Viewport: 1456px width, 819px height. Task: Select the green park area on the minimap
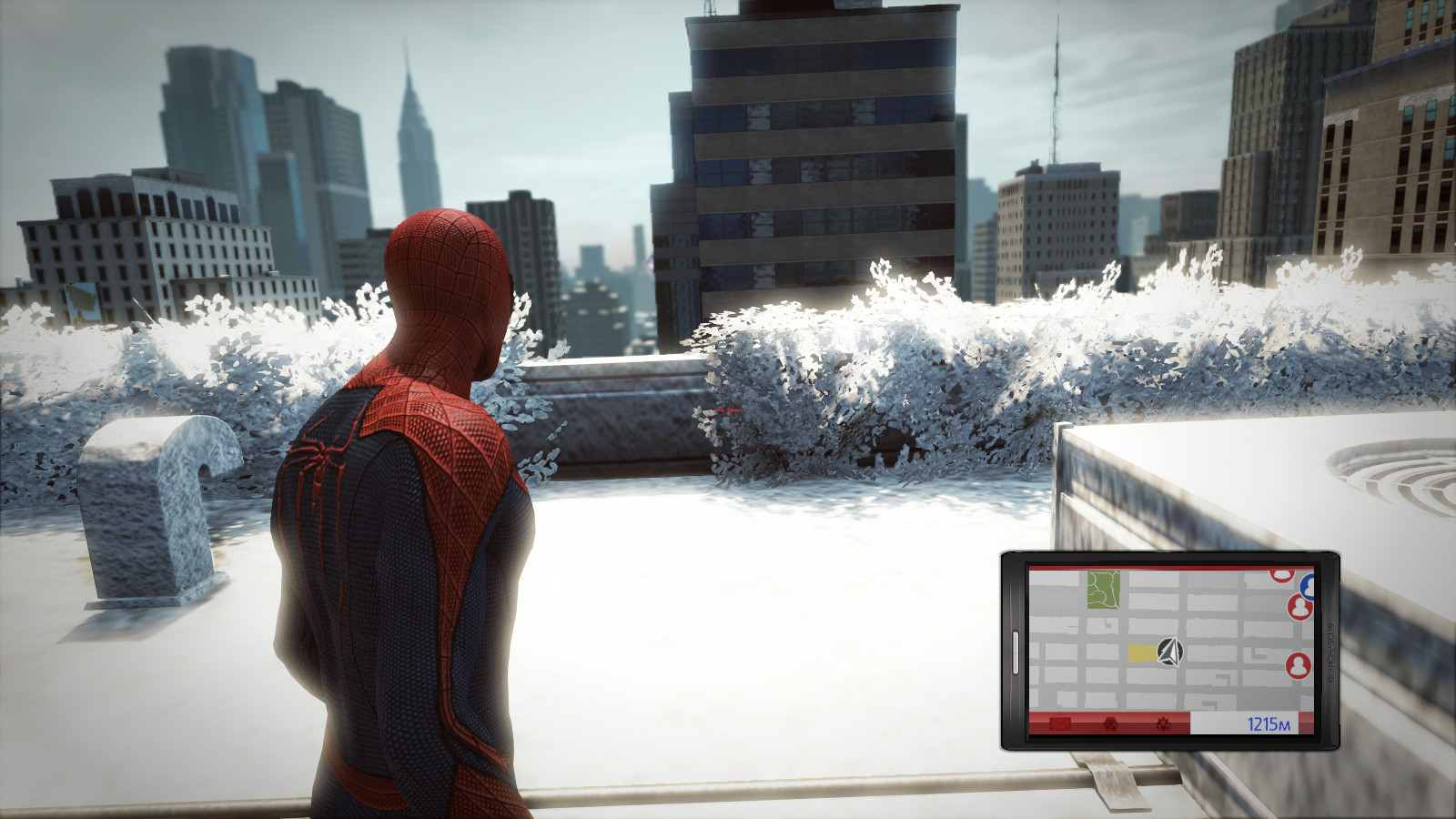(1102, 590)
